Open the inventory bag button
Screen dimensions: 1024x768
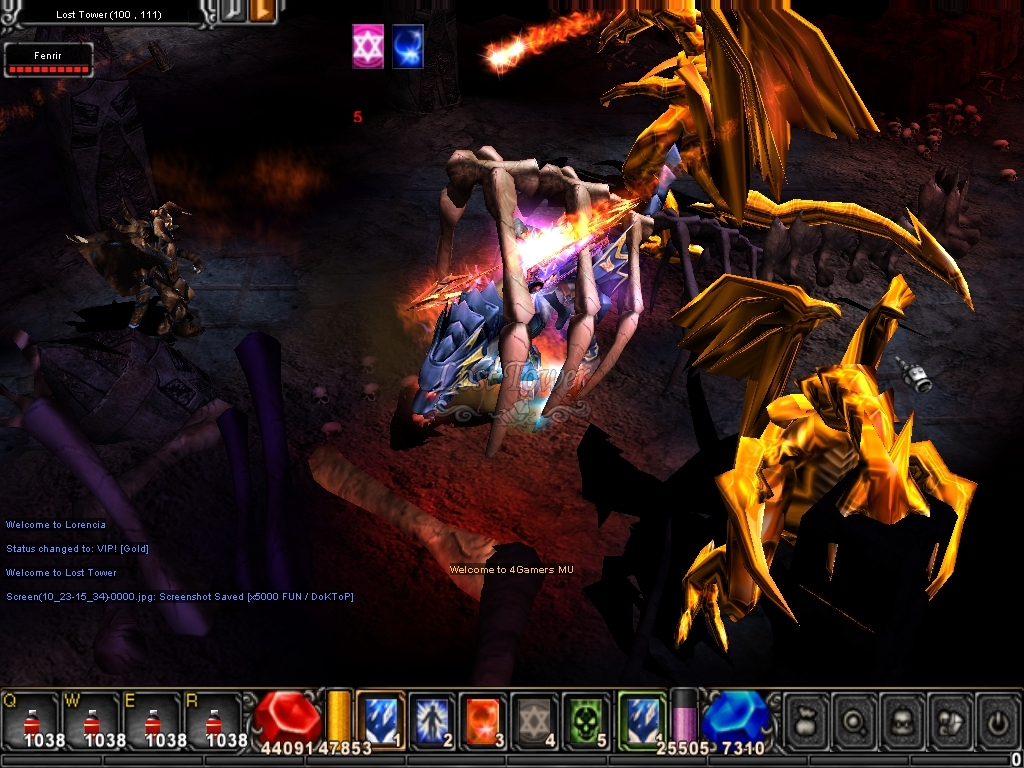806,720
